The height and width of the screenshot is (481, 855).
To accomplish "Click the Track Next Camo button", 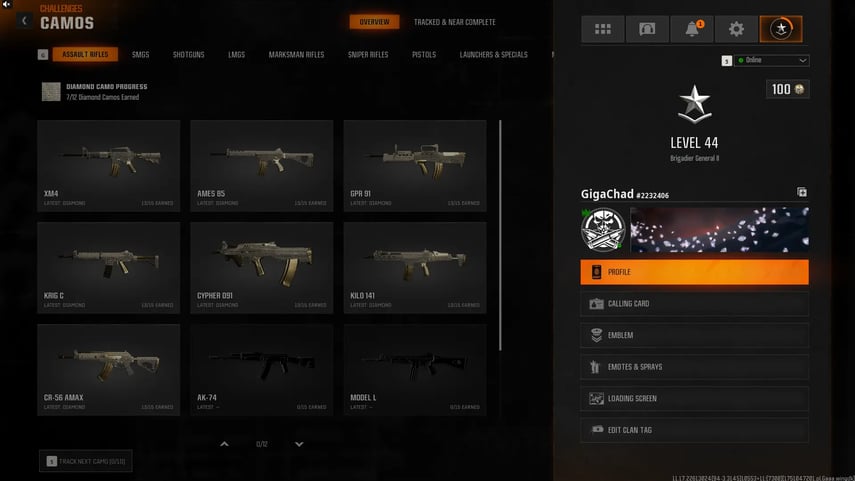I will 86,461.
